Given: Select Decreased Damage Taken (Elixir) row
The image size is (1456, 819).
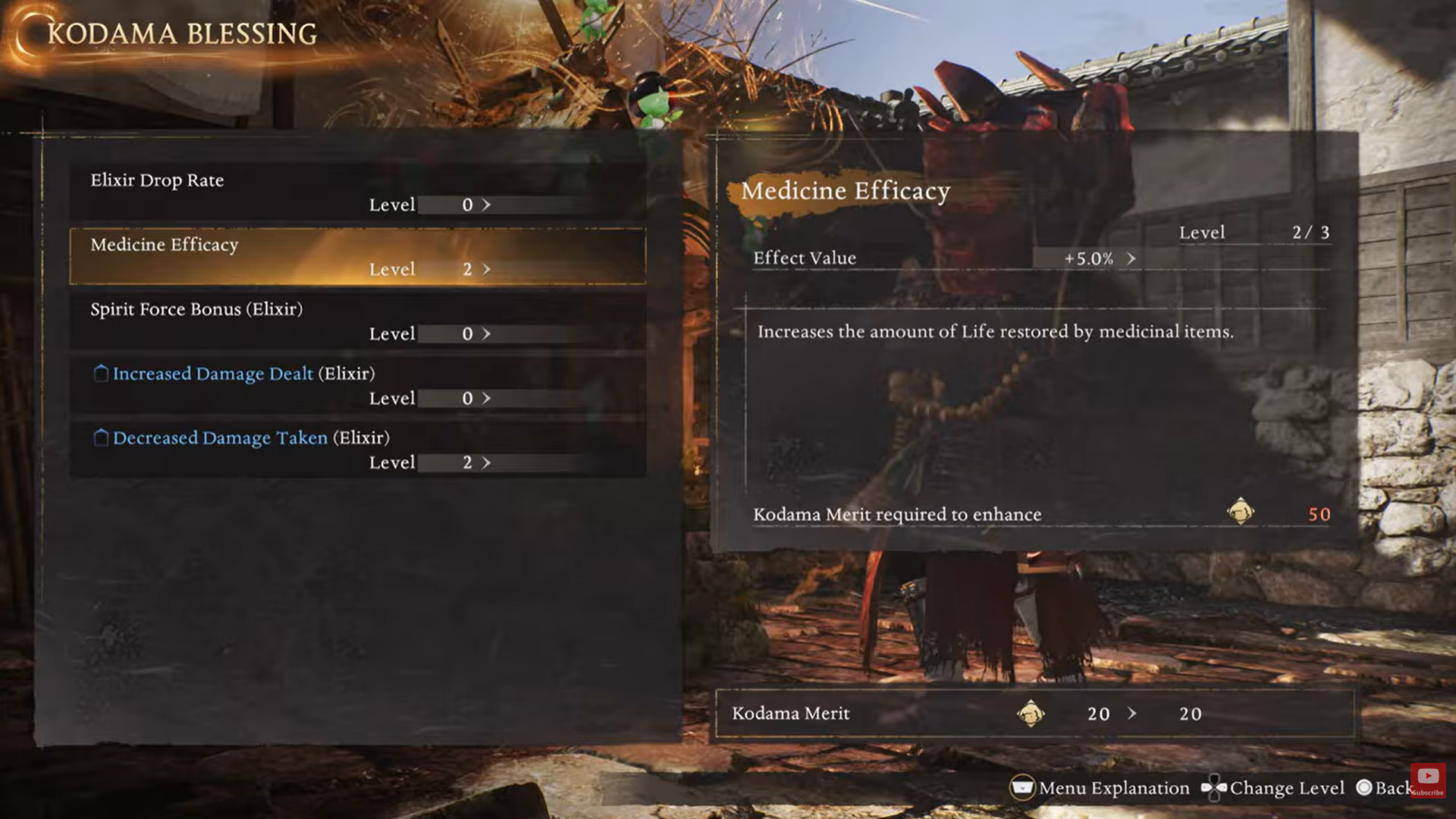Looking at the screenshot, I should click(357, 450).
